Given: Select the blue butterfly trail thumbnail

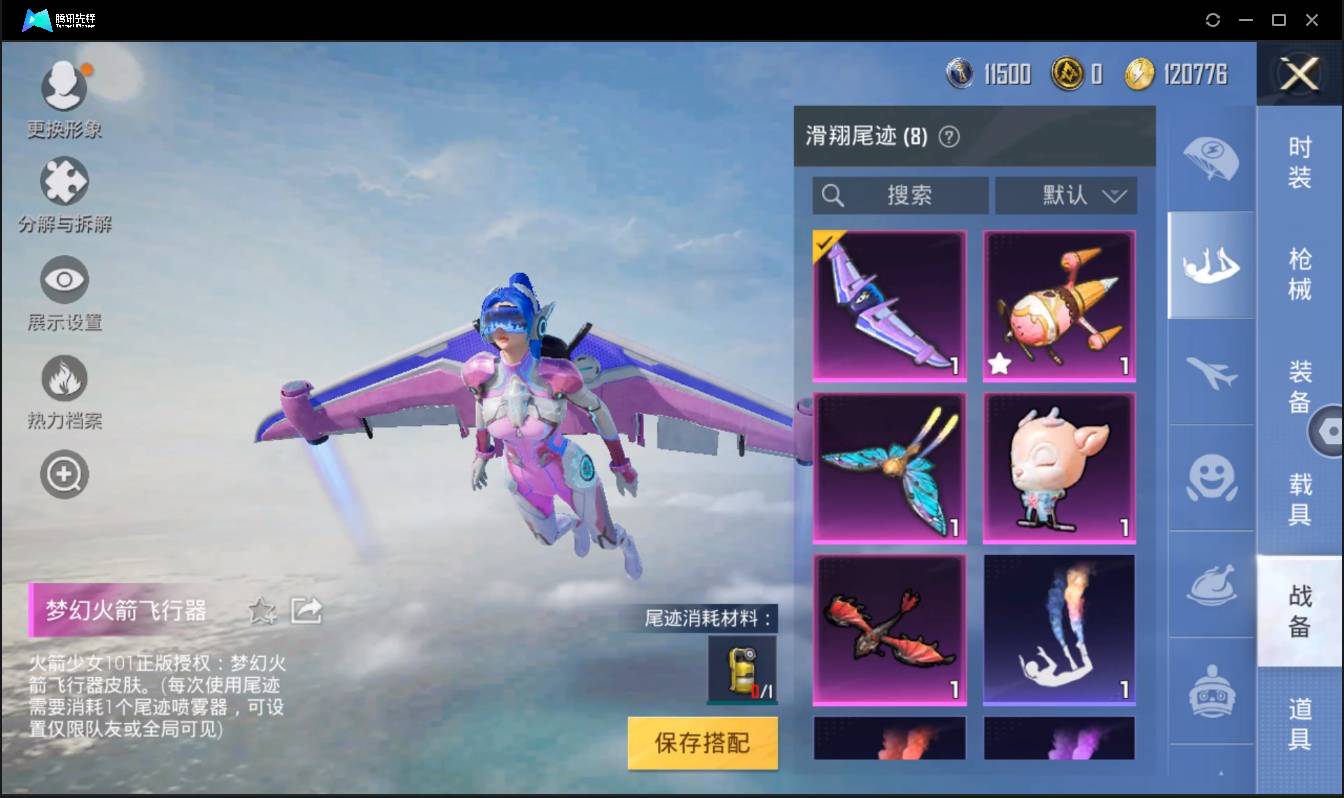Looking at the screenshot, I should pyautogui.click(x=889, y=467).
